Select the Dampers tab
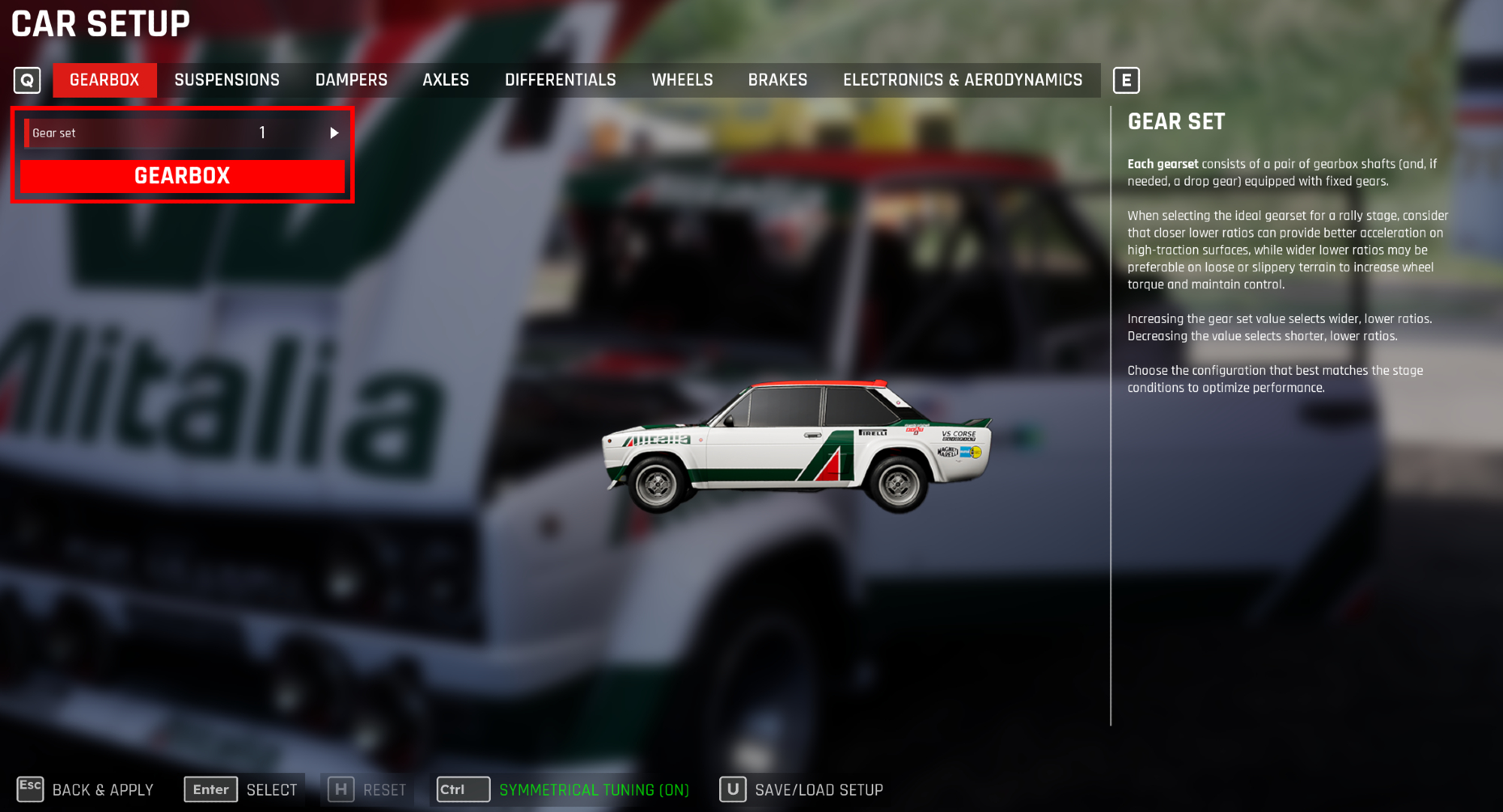 pyautogui.click(x=351, y=80)
